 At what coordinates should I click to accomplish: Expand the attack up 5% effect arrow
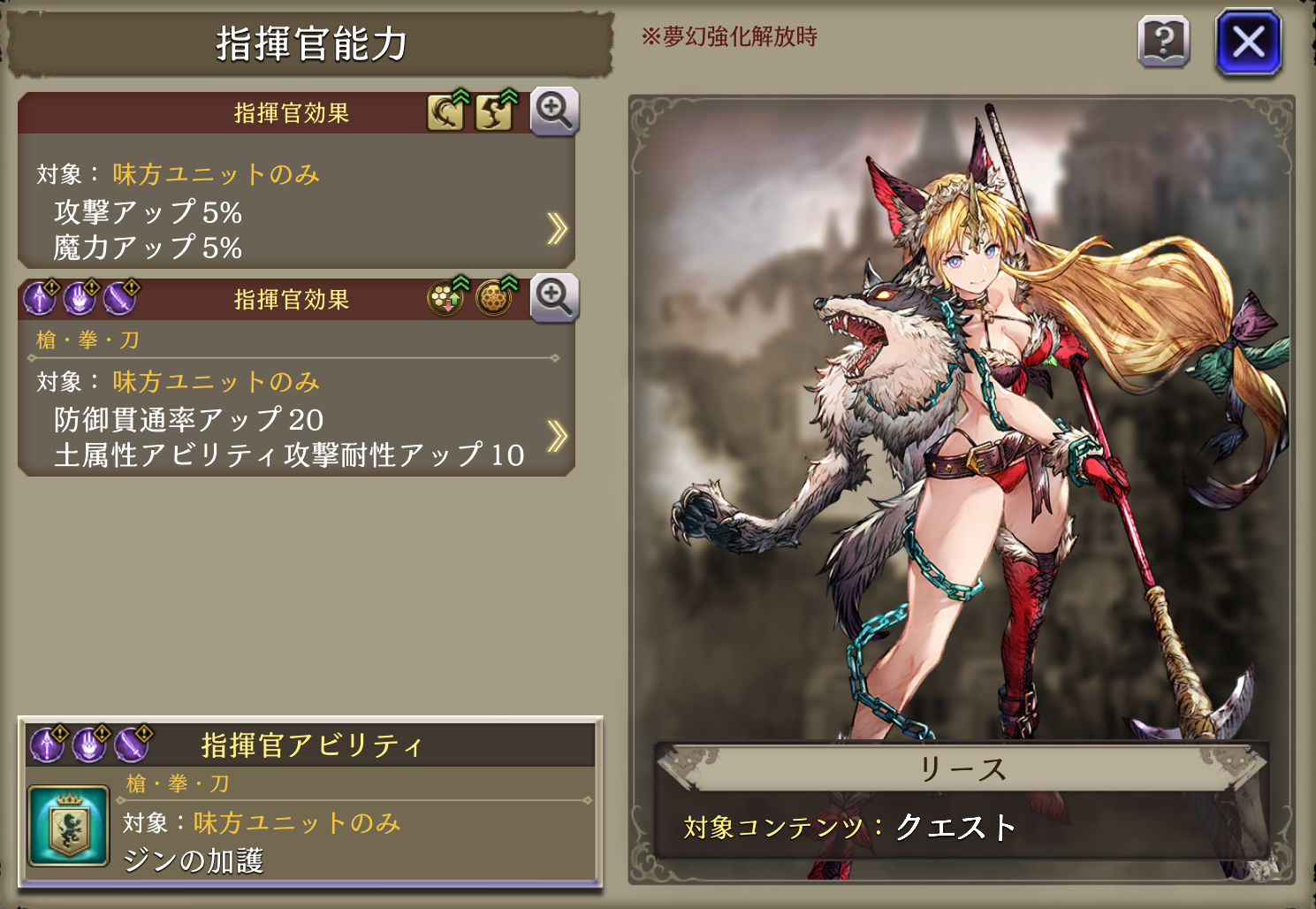557,228
